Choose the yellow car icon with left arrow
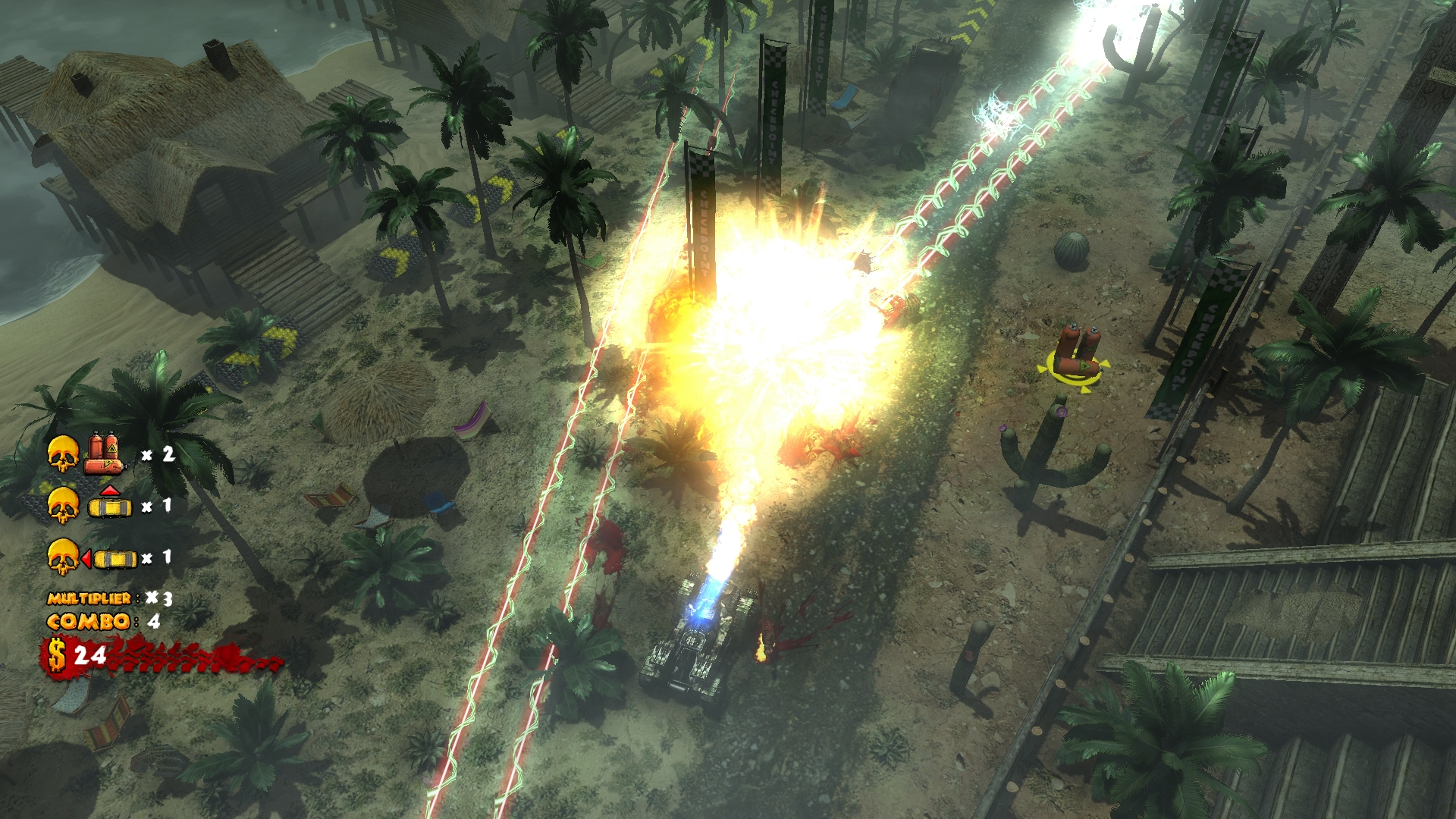1456x819 pixels. pos(111,559)
